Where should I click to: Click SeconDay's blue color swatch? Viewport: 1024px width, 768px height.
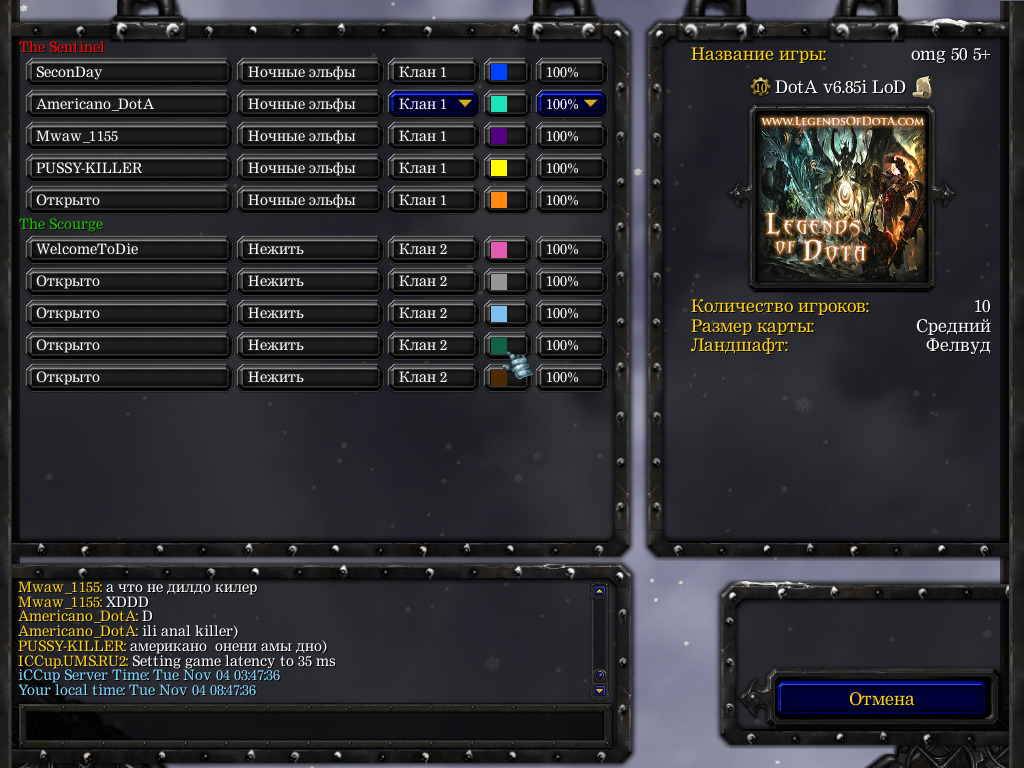point(505,72)
